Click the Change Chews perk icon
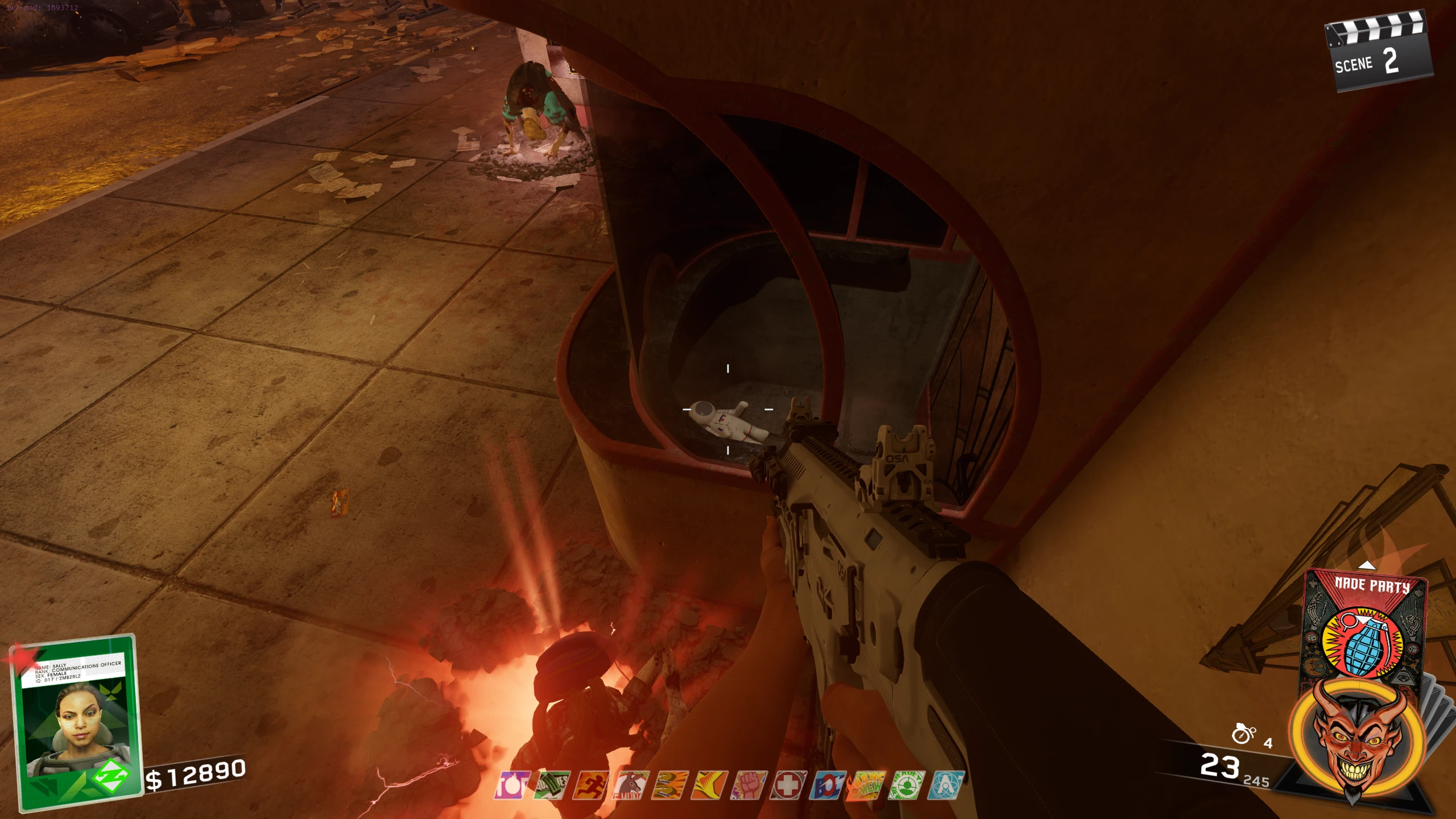1456x819 pixels. (x=866, y=785)
